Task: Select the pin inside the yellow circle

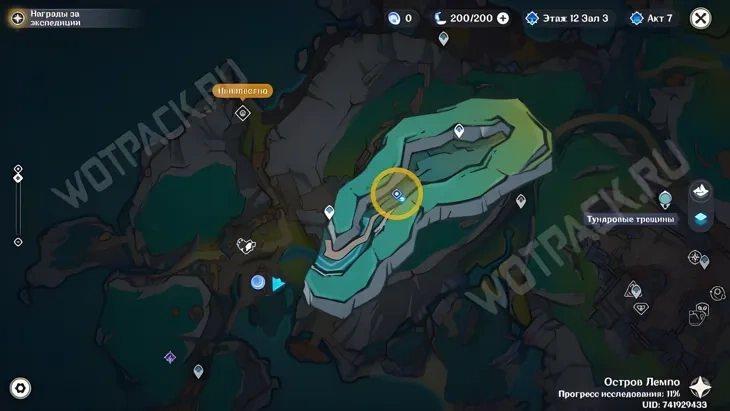Action: (397, 194)
